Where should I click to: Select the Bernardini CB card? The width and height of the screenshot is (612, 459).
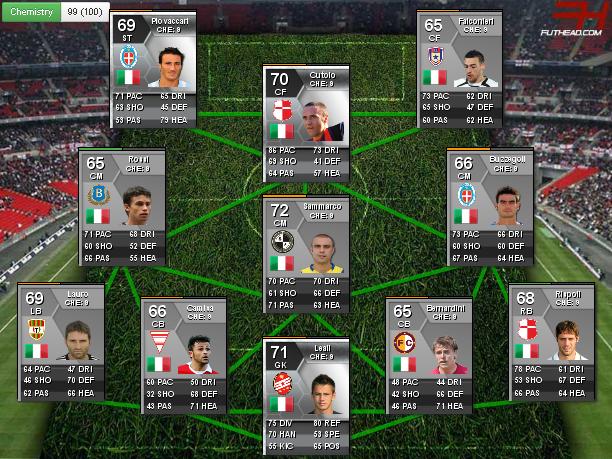pyautogui.click(x=427, y=355)
